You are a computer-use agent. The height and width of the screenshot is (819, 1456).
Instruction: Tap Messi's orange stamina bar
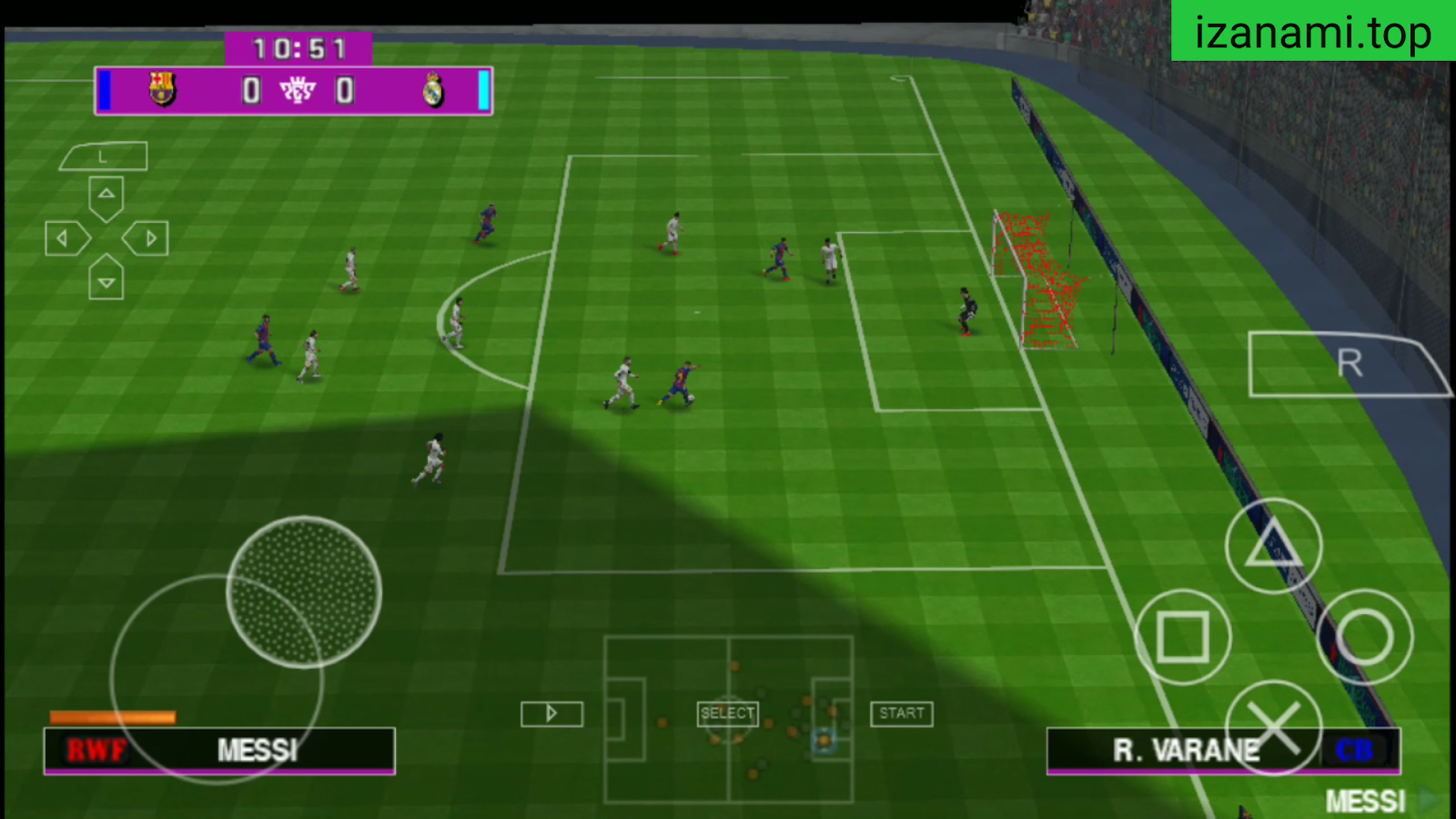[111, 715]
